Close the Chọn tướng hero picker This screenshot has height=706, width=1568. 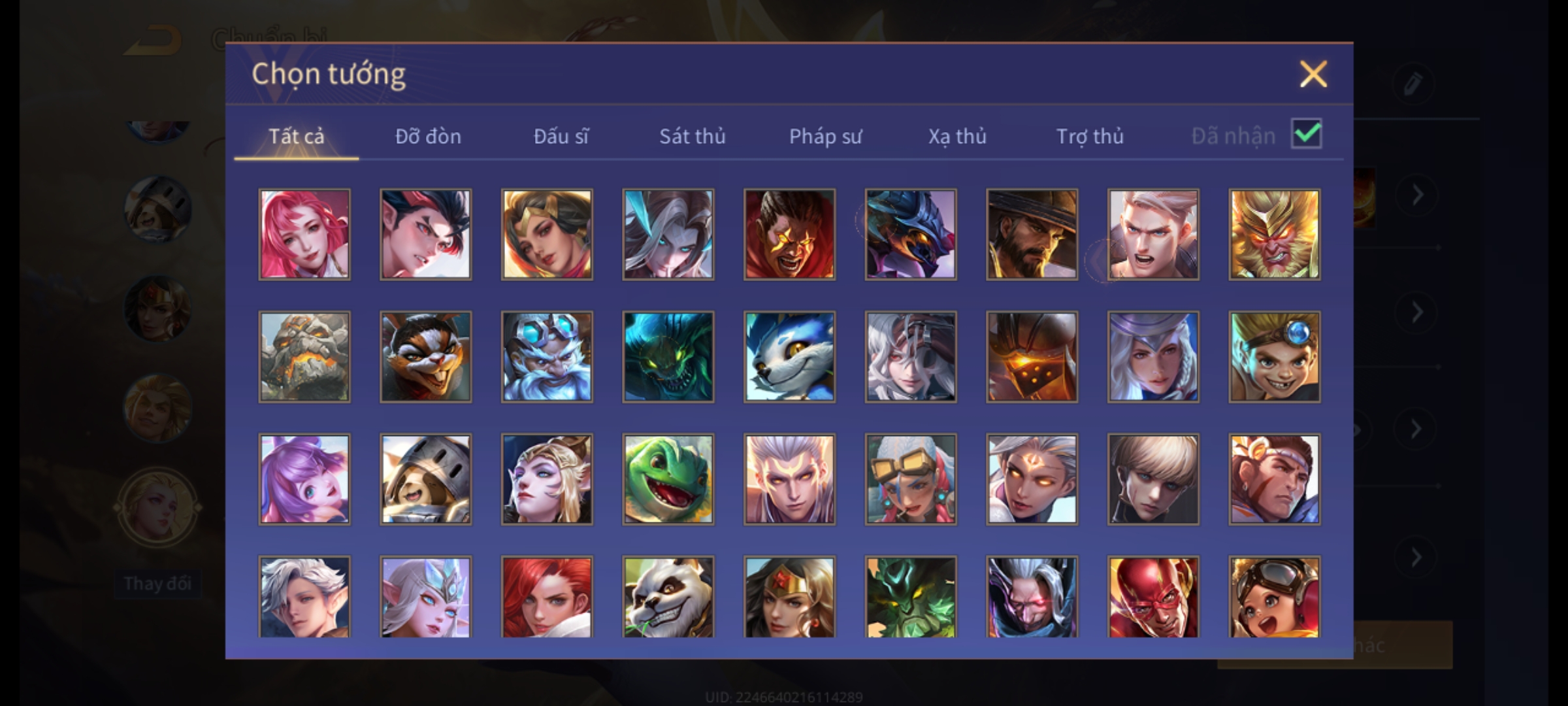click(x=1313, y=74)
